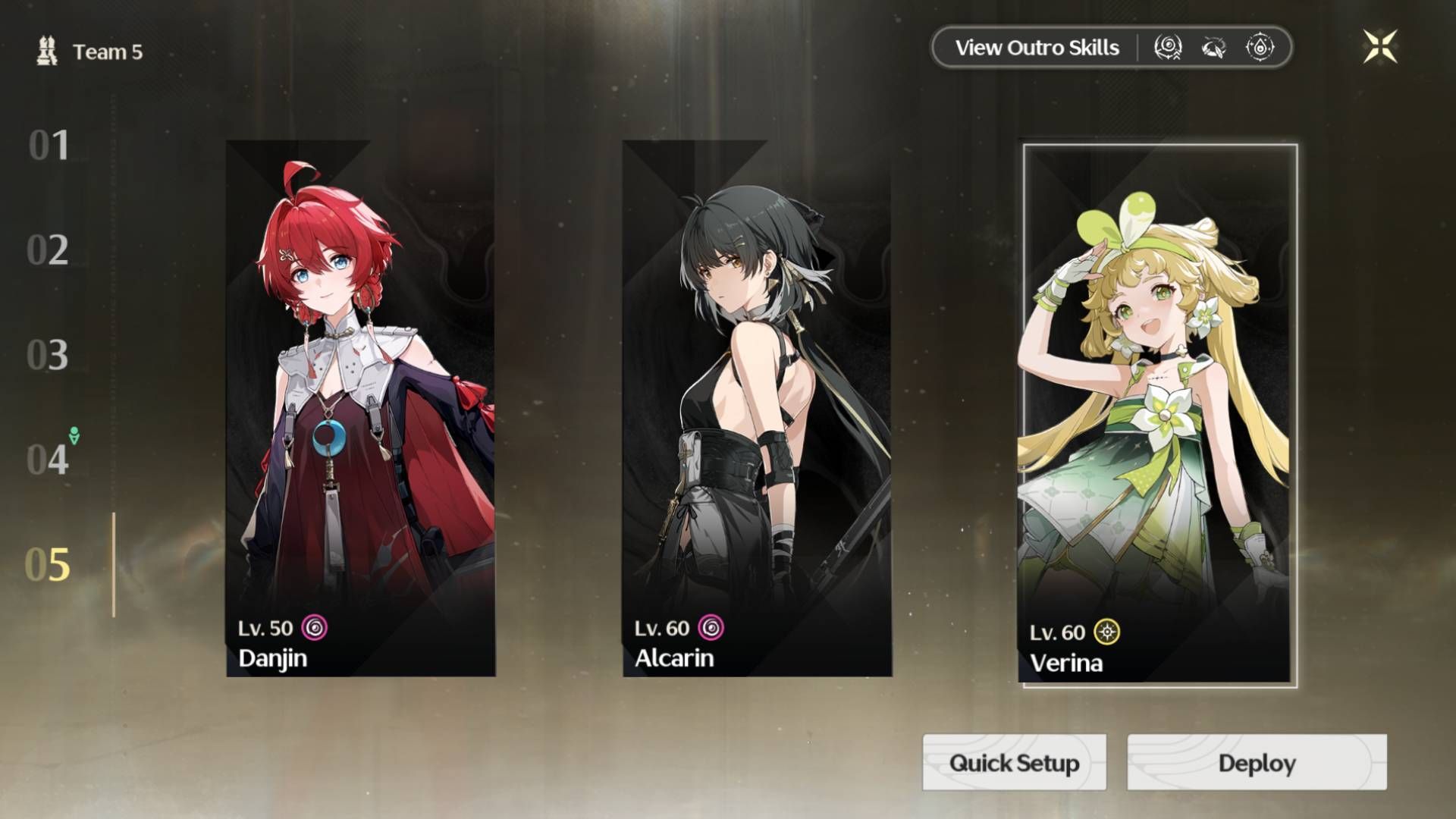
Task: Deploy the current team
Action: [x=1257, y=762]
